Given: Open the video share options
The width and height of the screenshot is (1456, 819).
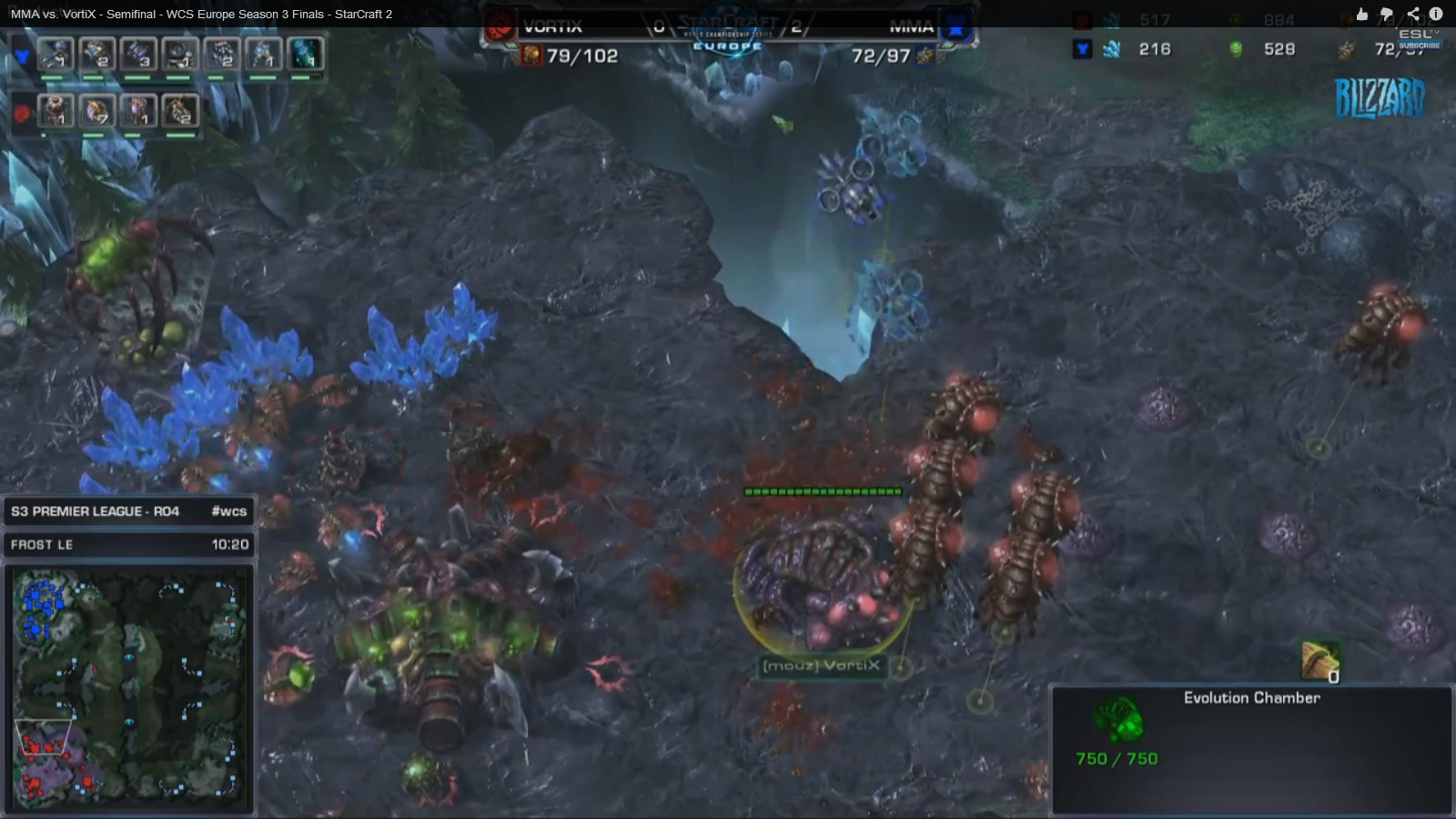Looking at the screenshot, I should point(1412,14).
